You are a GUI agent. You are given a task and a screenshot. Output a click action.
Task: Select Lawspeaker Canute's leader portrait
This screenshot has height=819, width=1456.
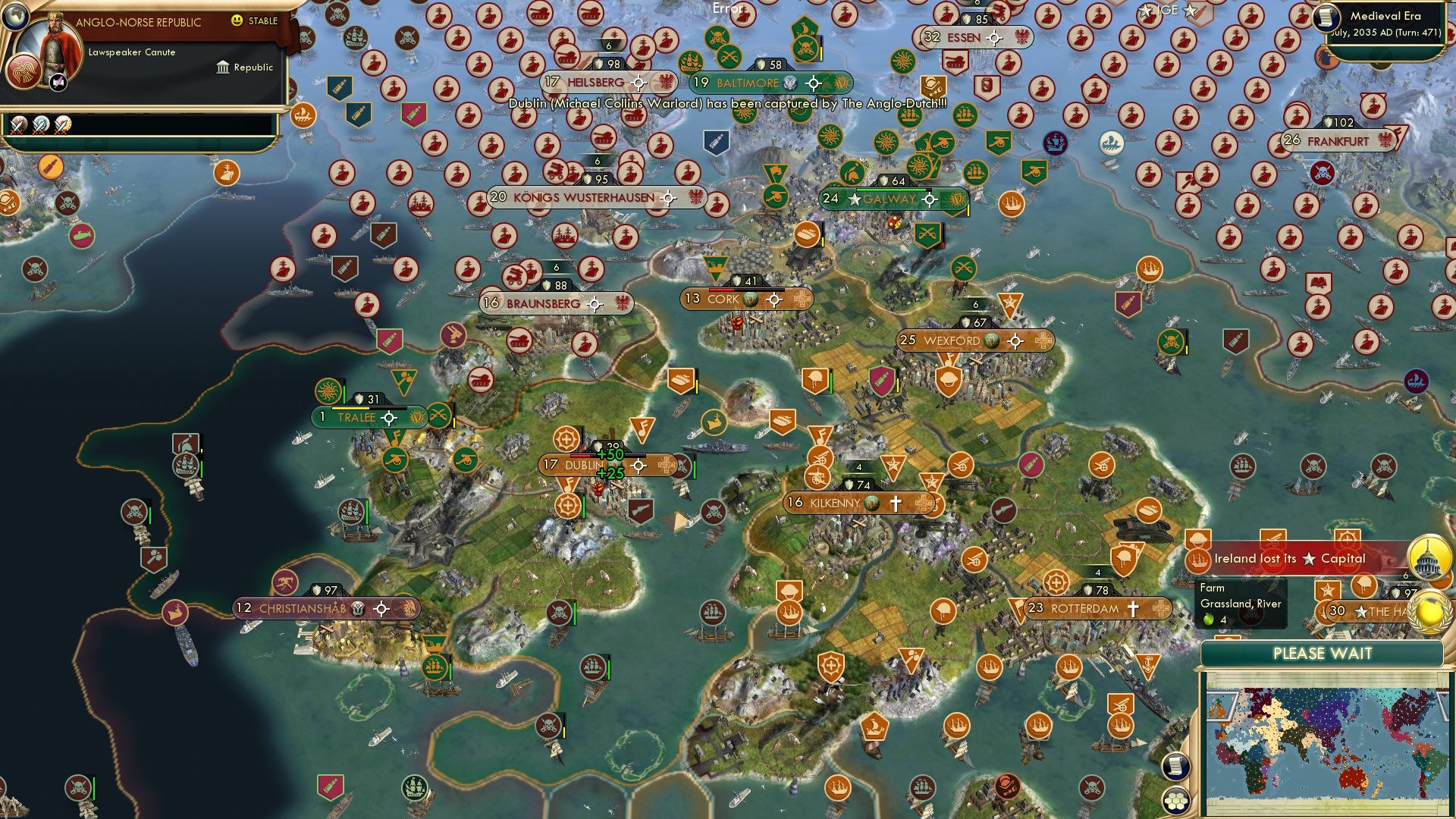click(x=55, y=45)
